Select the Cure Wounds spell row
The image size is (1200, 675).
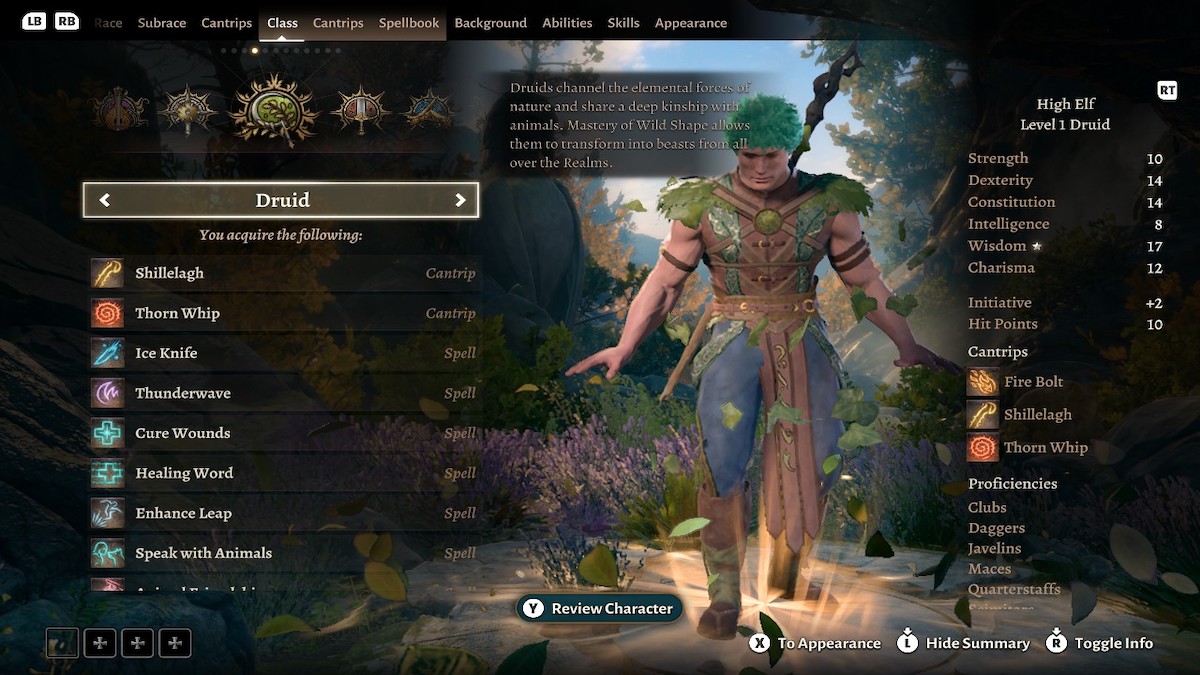point(283,433)
